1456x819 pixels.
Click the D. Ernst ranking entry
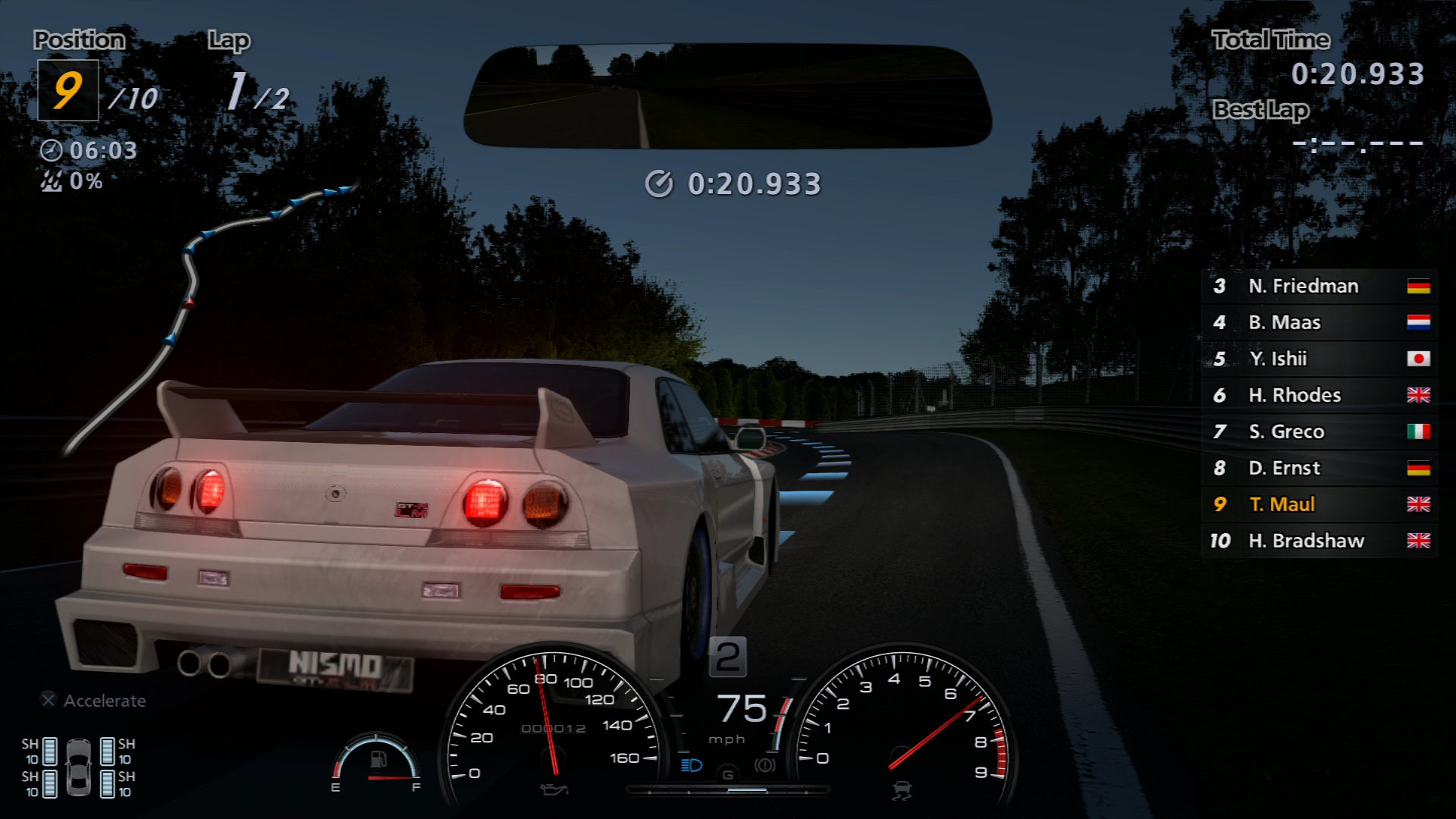tap(1319, 468)
